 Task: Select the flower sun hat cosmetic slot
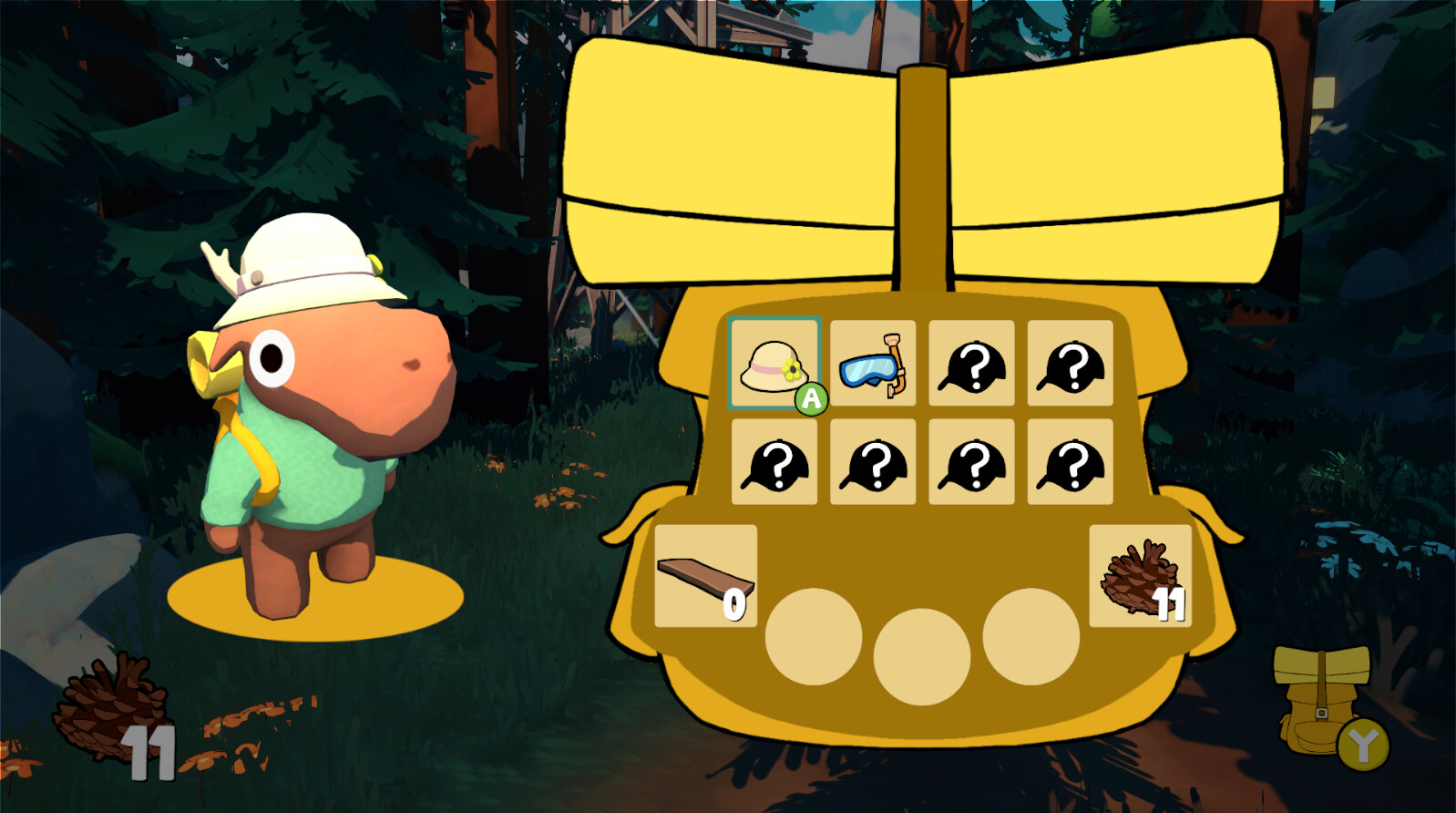point(774,366)
